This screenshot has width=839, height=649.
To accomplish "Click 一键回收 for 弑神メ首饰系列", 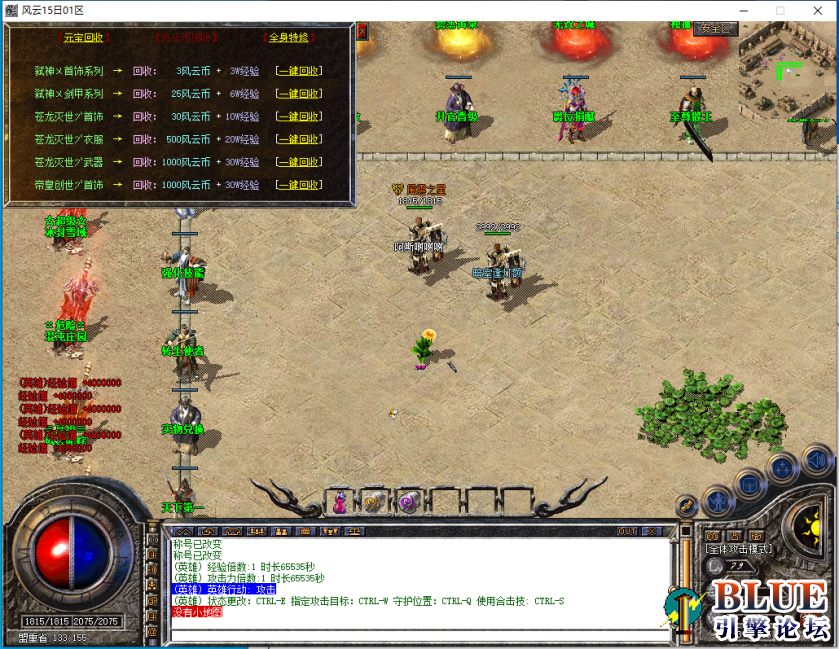I will 299,71.
